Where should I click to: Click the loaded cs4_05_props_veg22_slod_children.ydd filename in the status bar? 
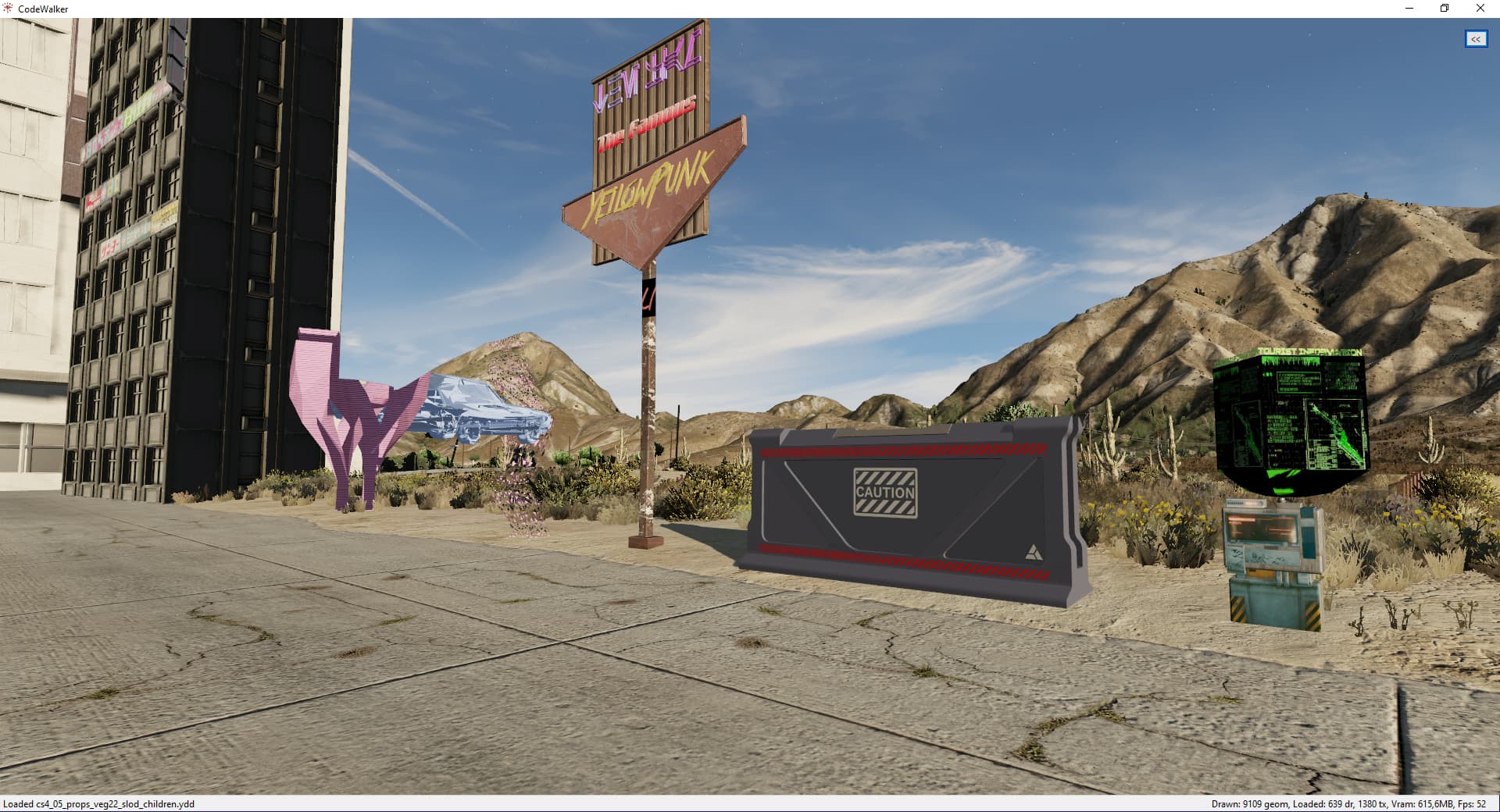click(x=98, y=803)
